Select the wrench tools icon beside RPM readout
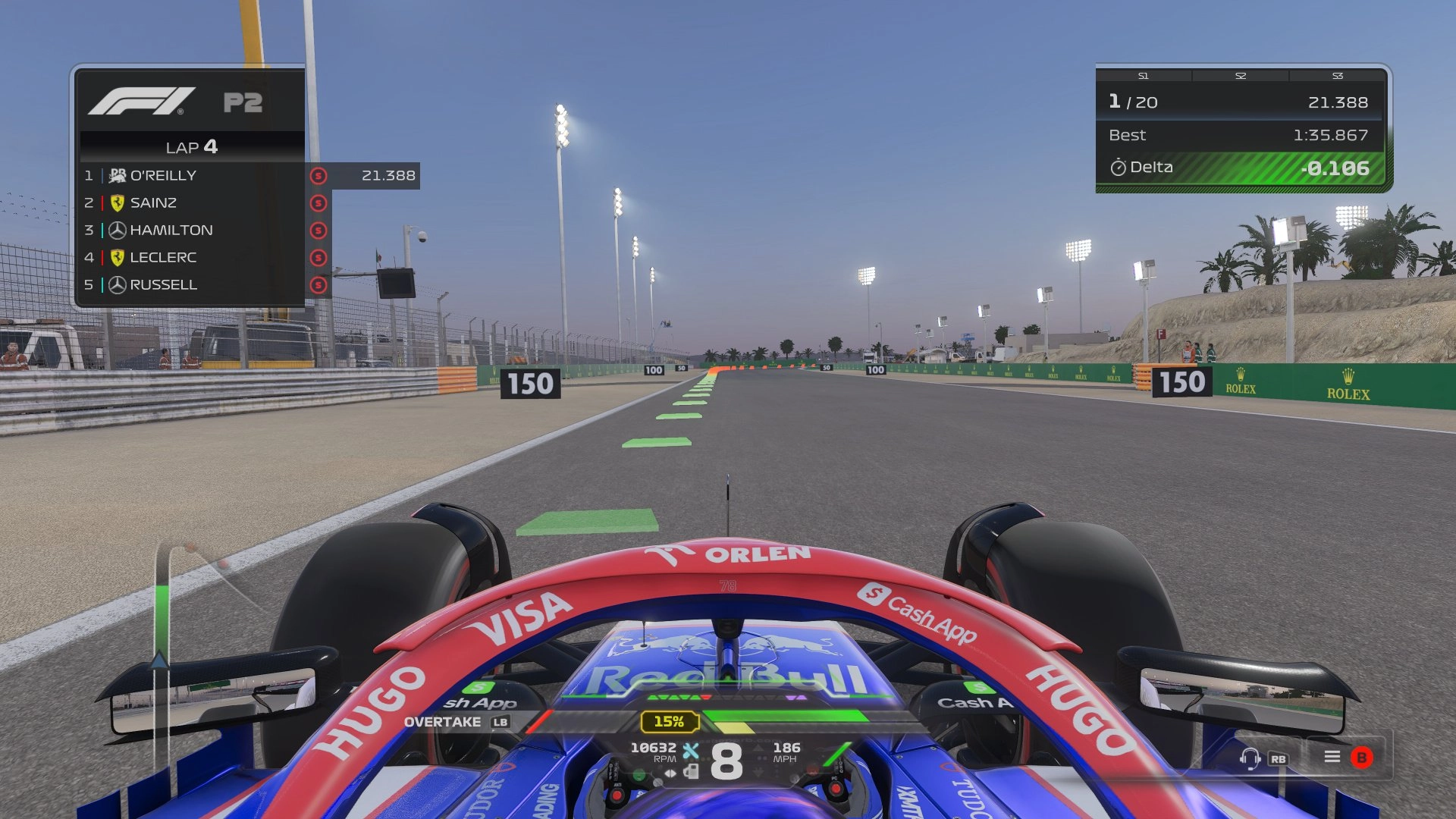 click(691, 750)
